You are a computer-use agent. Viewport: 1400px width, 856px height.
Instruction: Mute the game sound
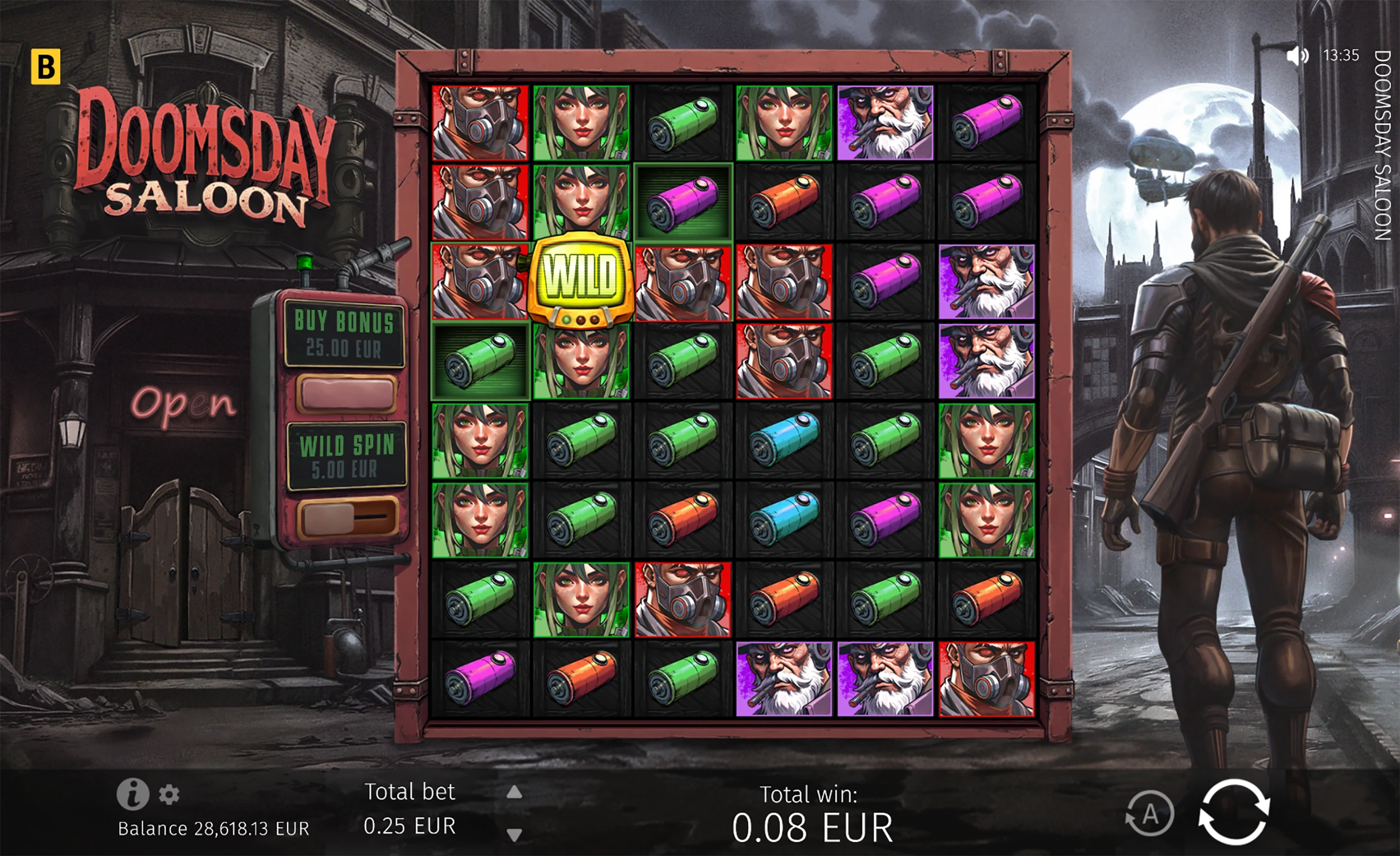pos(1297,56)
